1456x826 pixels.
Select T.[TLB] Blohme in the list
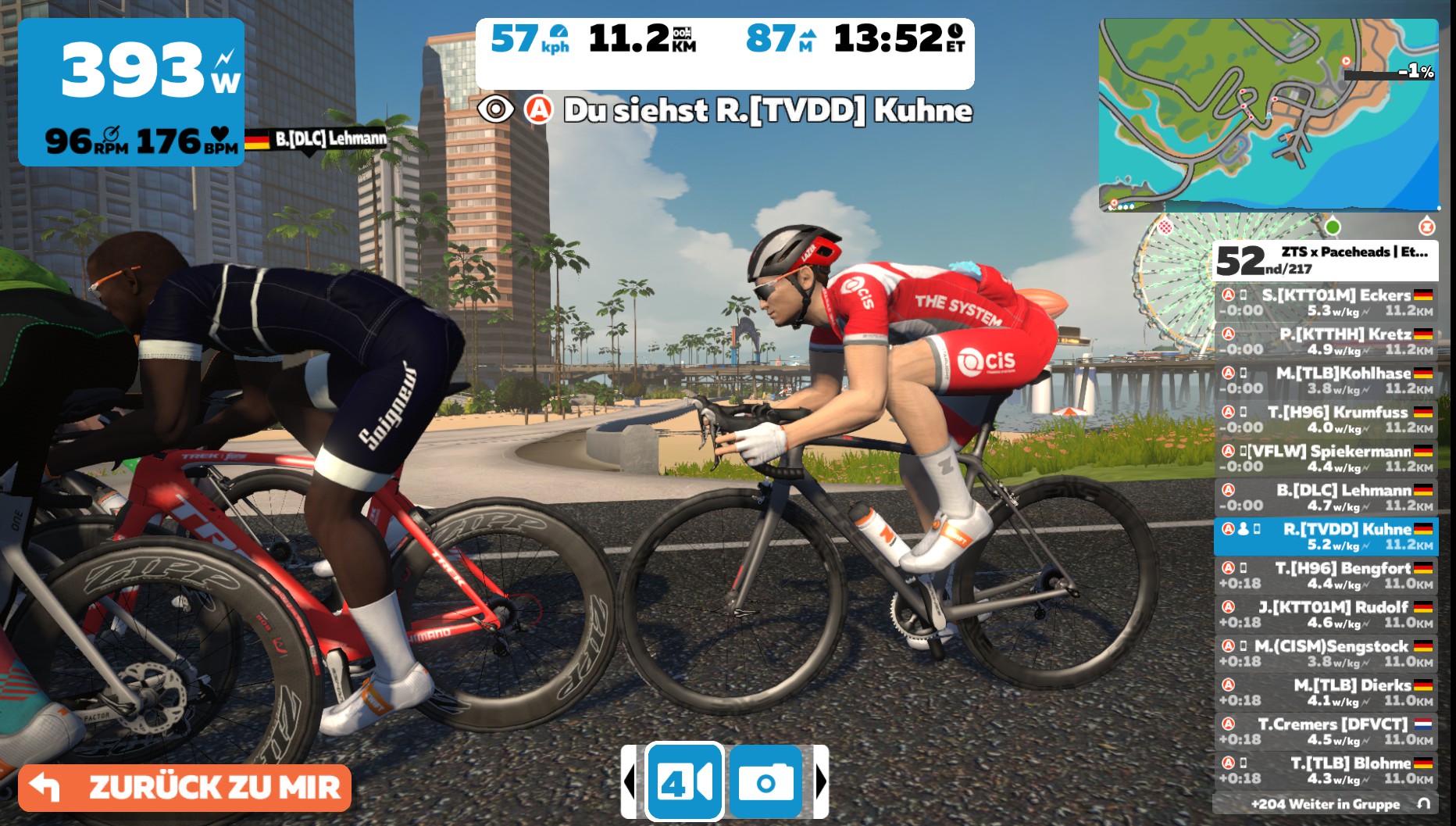tap(1326, 771)
